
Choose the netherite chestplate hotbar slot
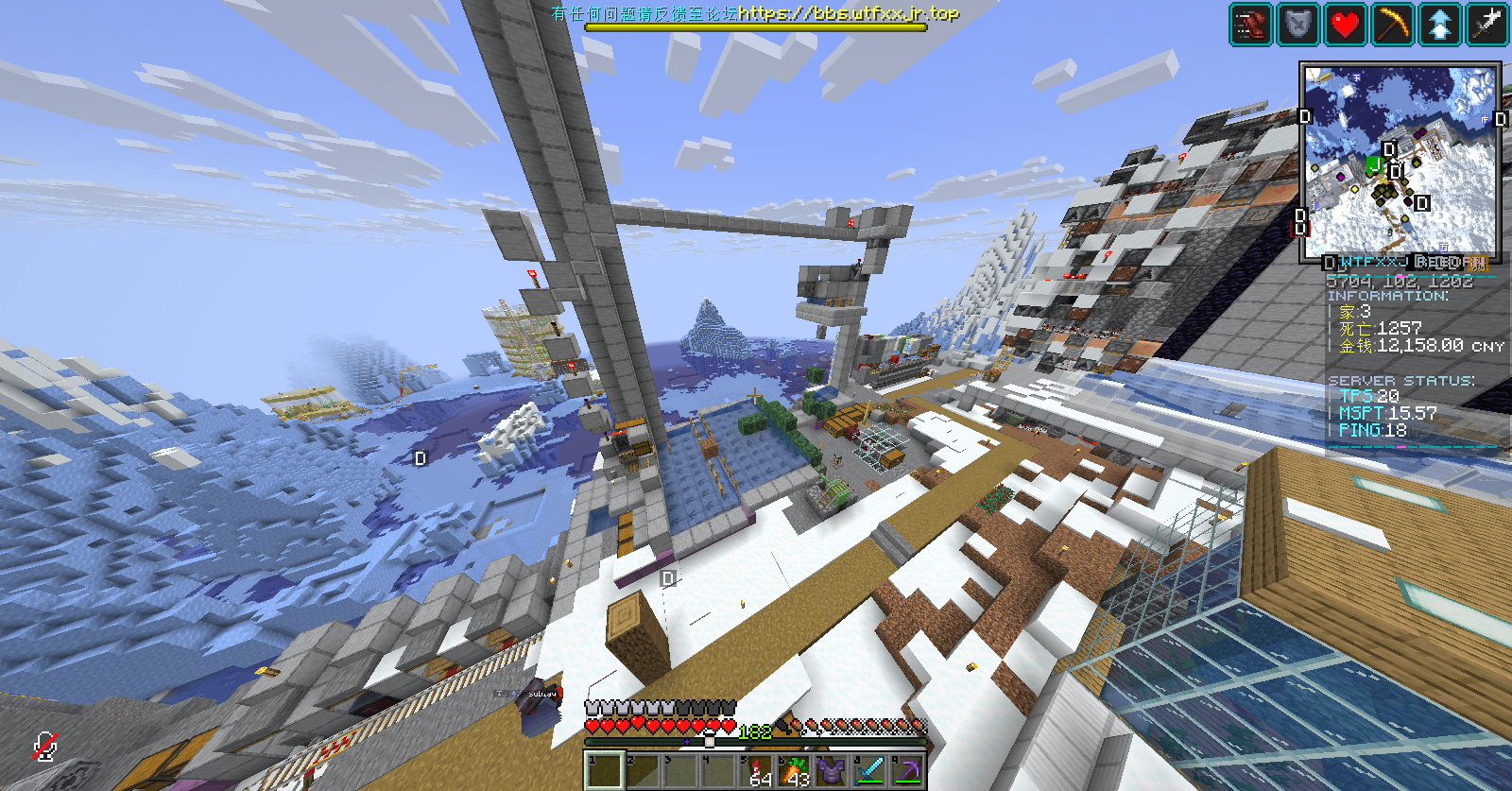[x=832, y=770]
